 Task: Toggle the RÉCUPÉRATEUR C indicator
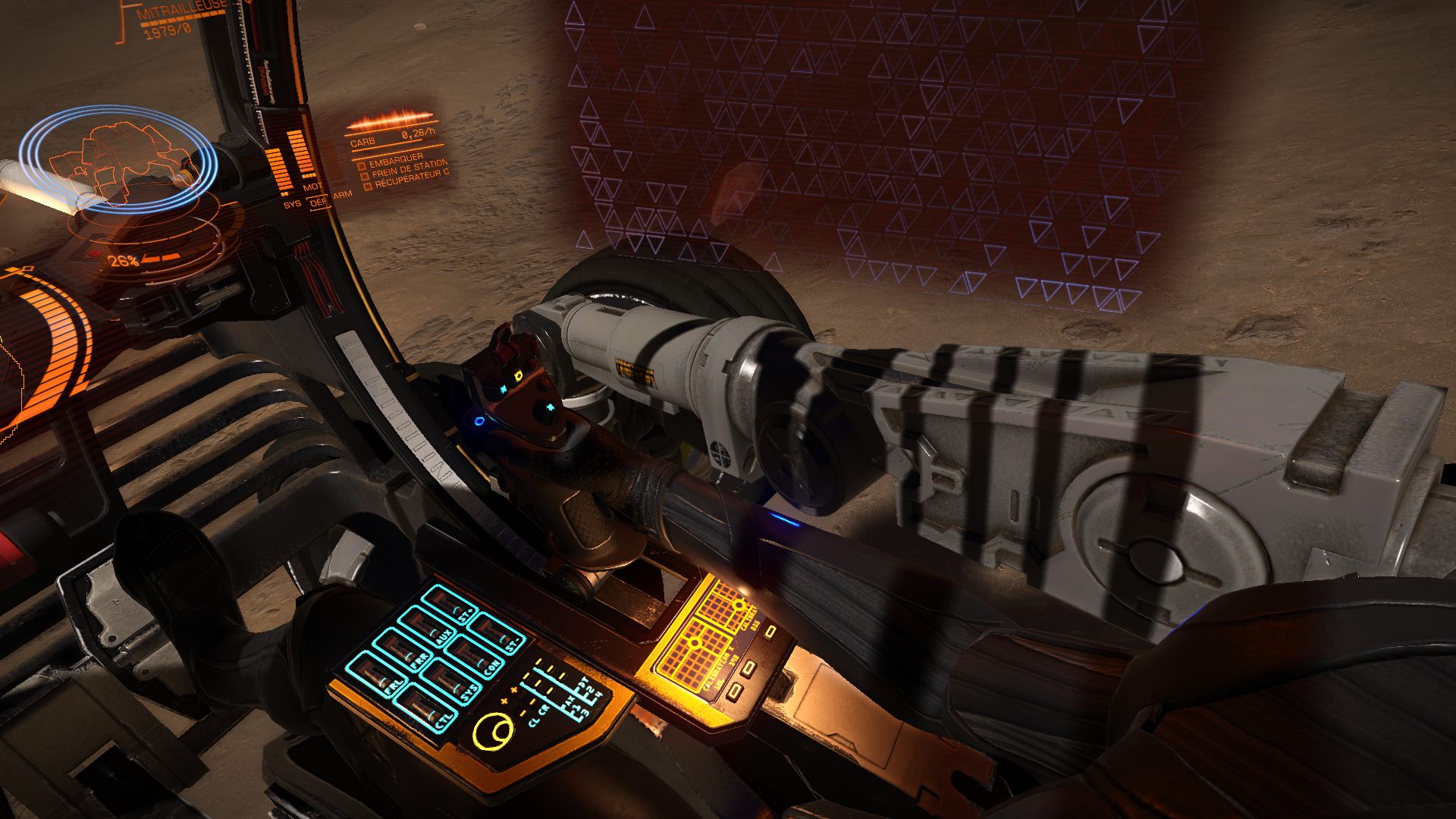[x=368, y=185]
